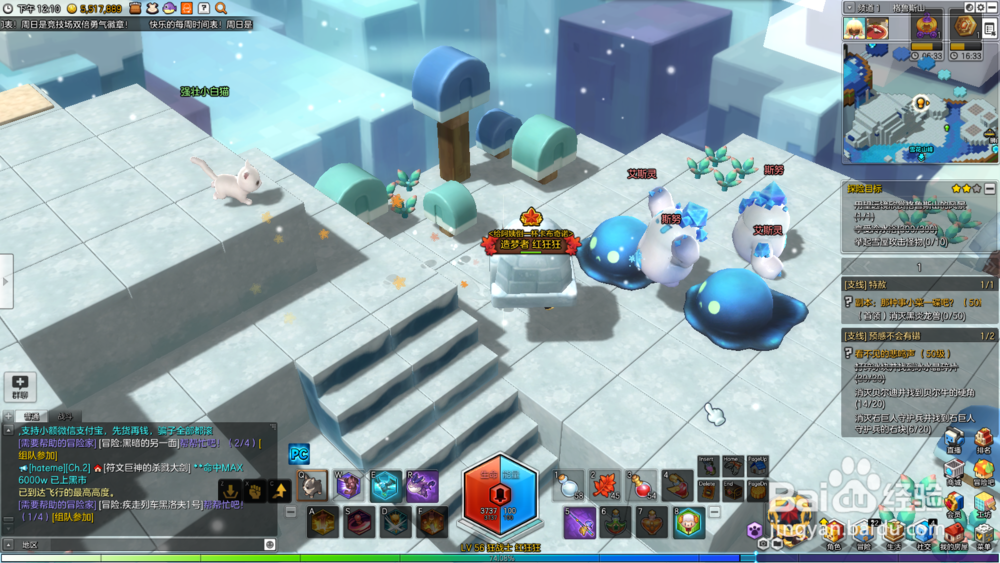1000x563 pixels.
Task: Activate the cat mount skill on Q
Action: tap(313, 485)
